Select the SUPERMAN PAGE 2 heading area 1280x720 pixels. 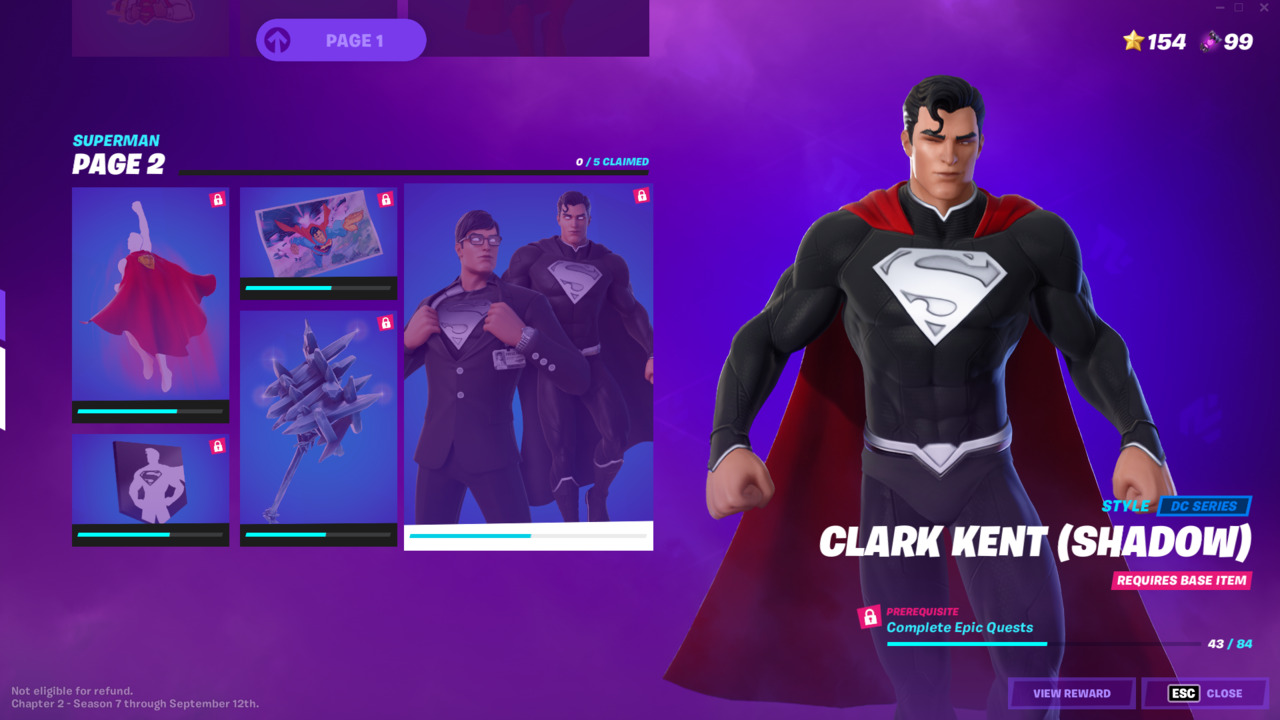(x=120, y=152)
